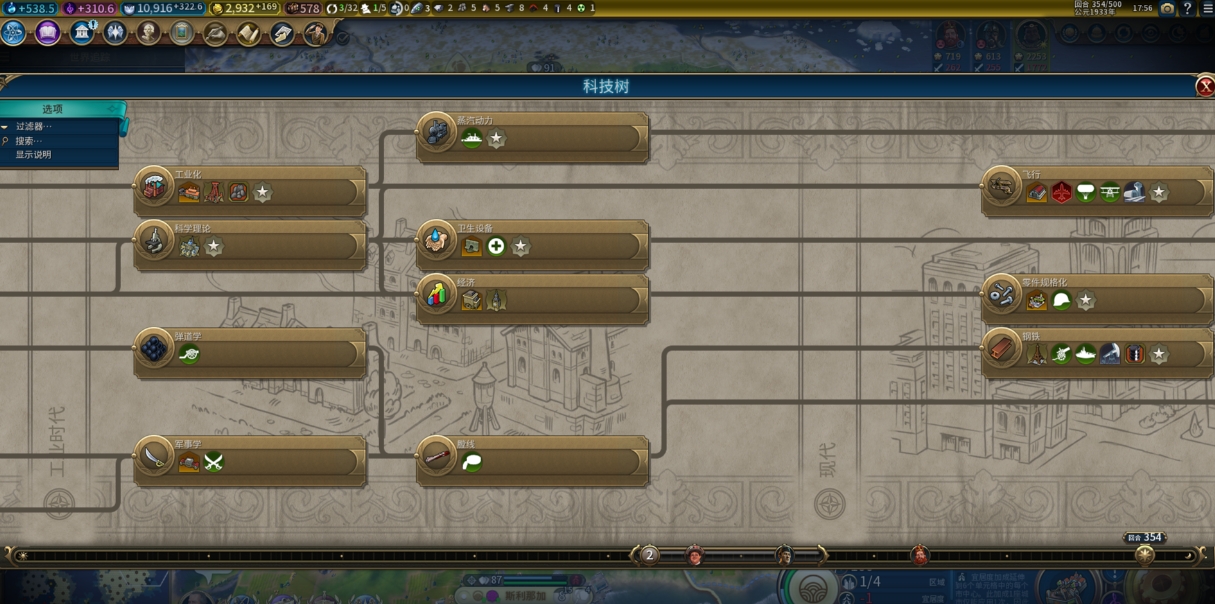Image resolution: width=1215 pixels, height=604 pixels.
Task: Click the camera screenshot button
Action: coord(1167,8)
